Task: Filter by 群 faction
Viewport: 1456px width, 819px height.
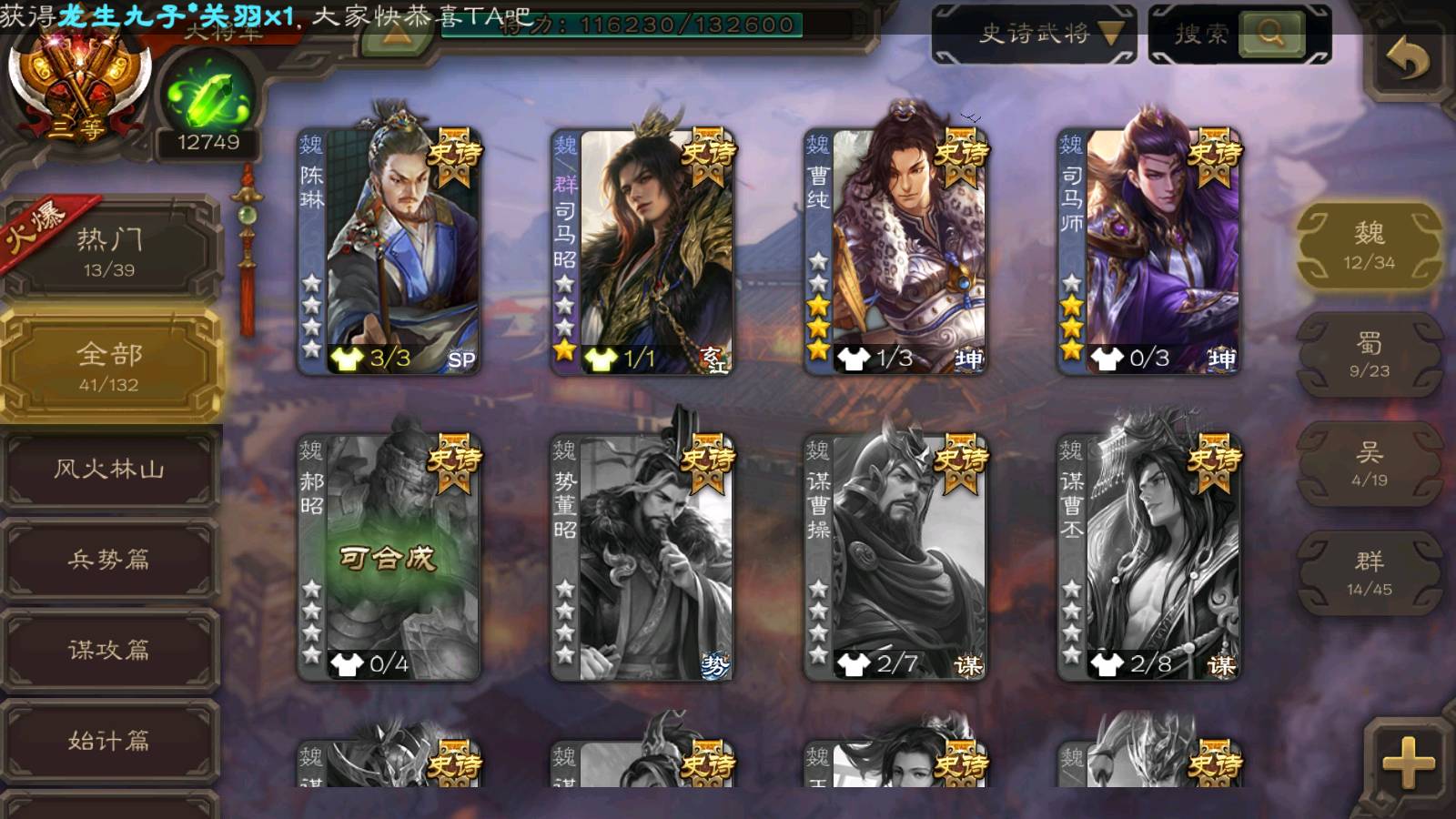Action: [x=1369, y=572]
